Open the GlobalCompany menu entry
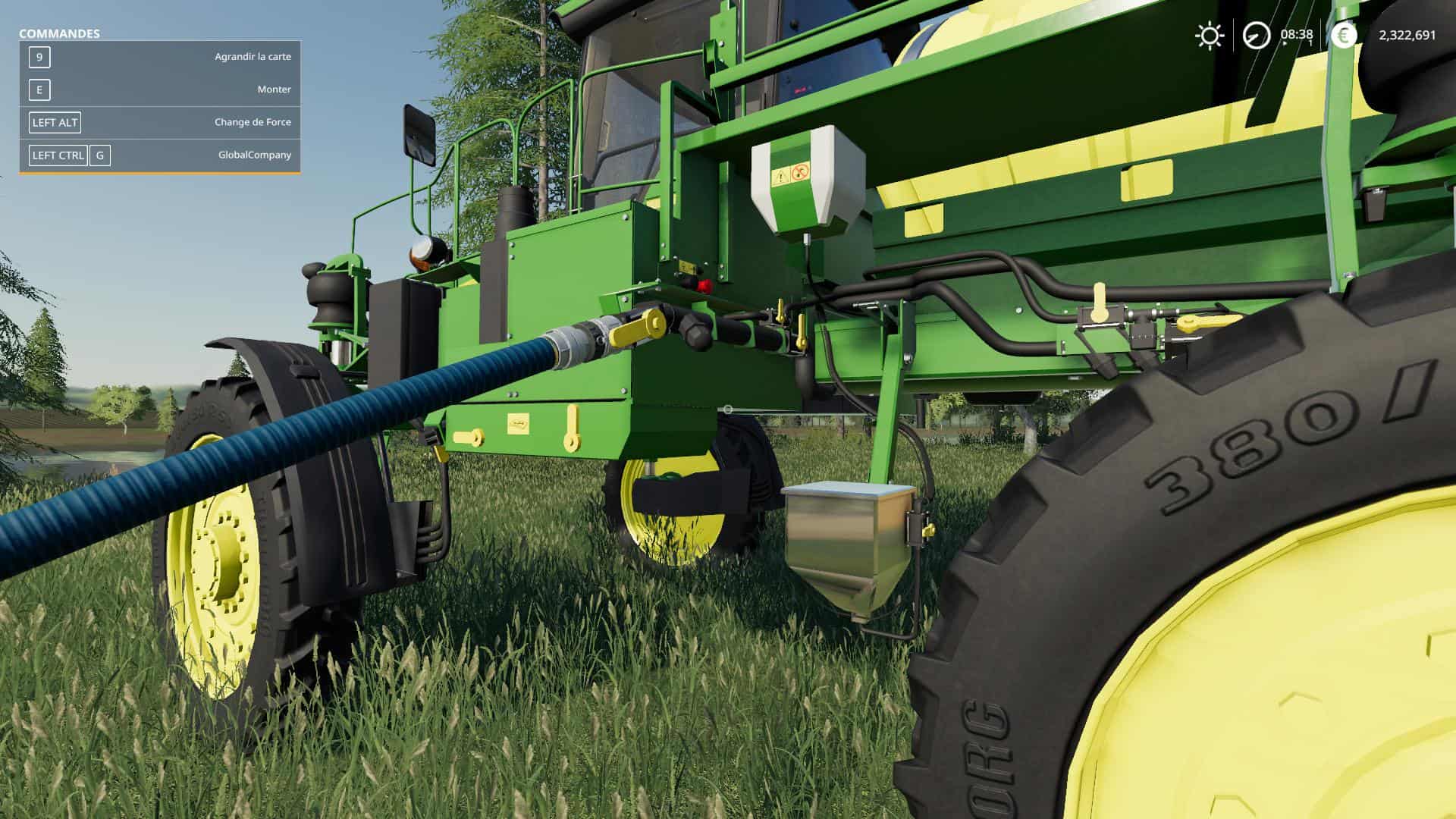This screenshot has width=1456, height=819. (254, 155)
